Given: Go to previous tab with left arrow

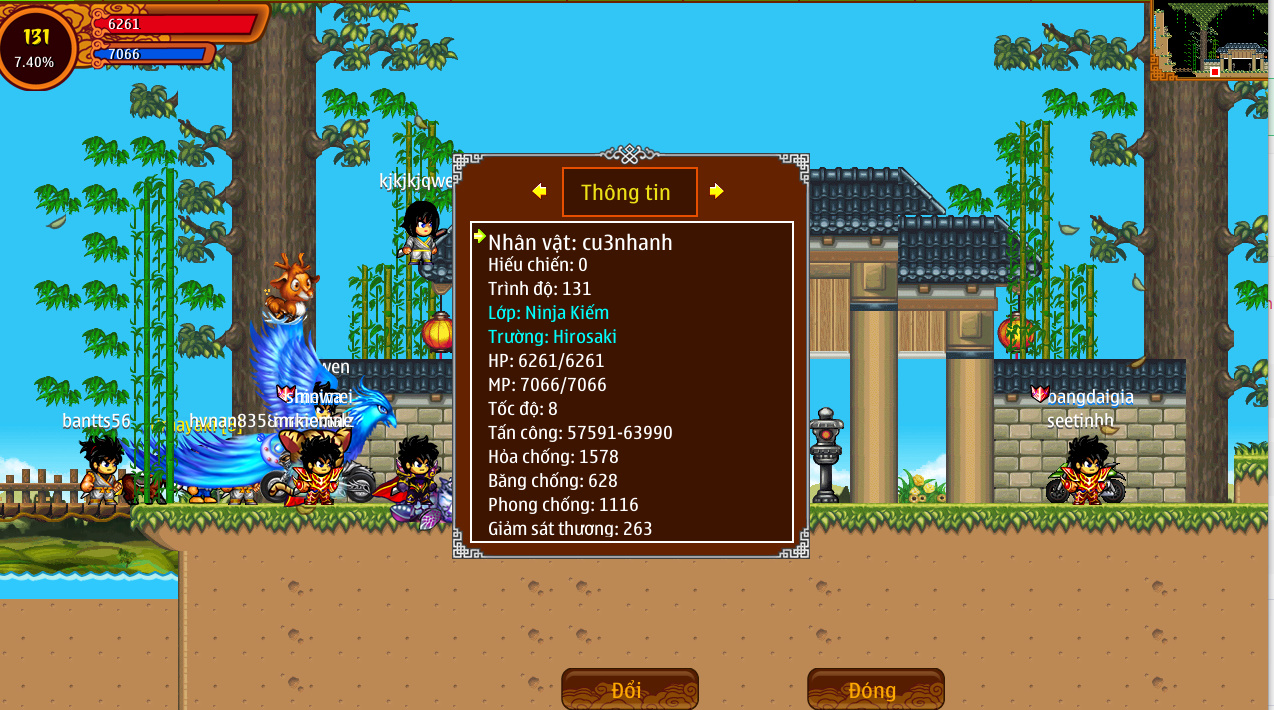Looking at the screenshot, I should click(x=540, y=191).
